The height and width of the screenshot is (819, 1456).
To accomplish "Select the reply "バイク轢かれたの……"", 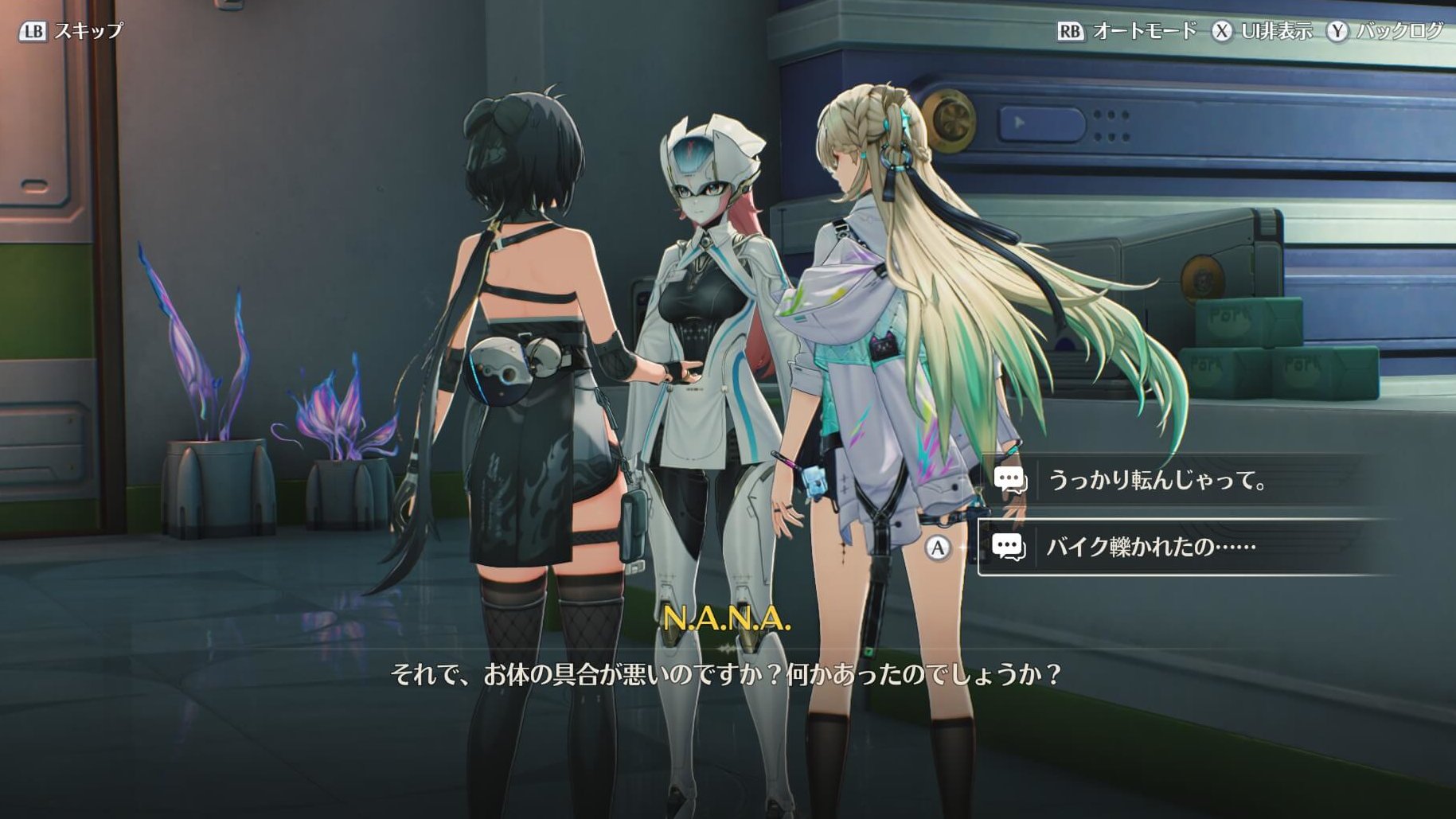I will (1150, 547).
